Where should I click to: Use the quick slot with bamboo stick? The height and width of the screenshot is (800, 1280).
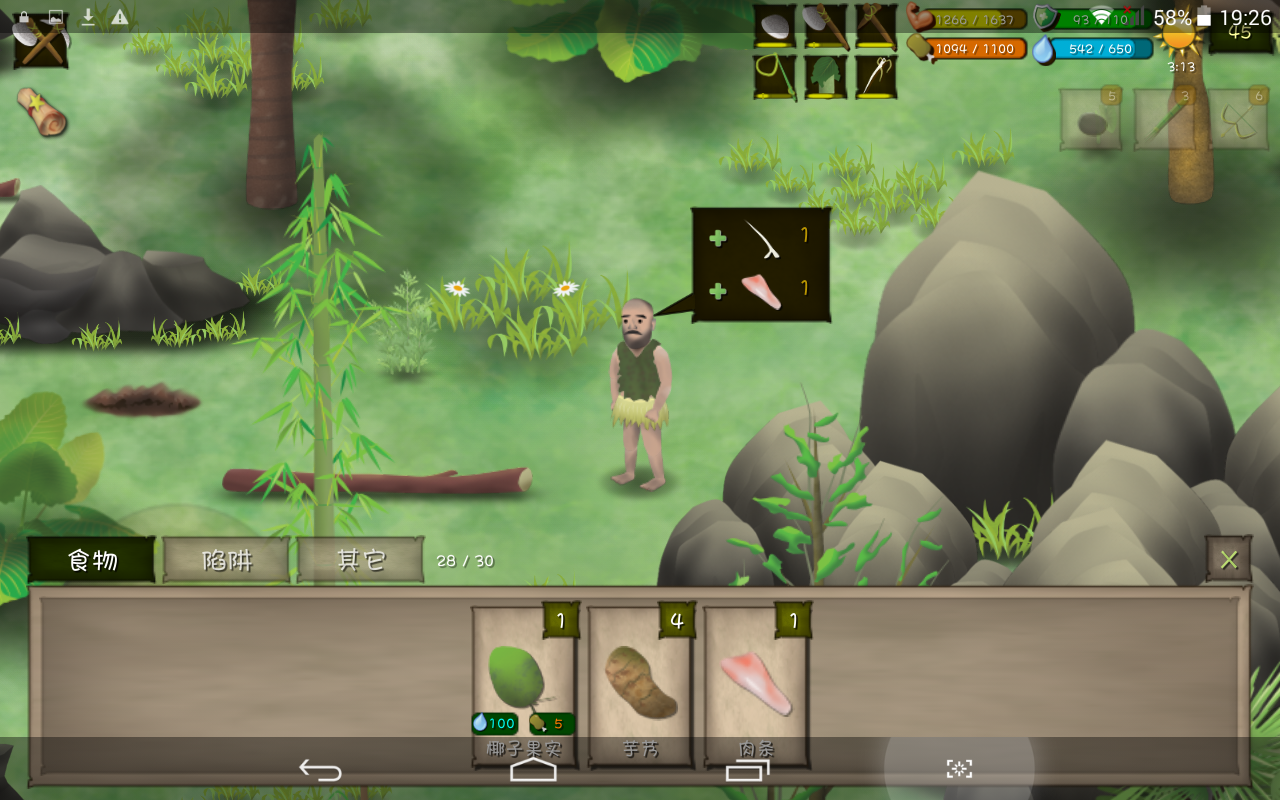coord(1164,120)
